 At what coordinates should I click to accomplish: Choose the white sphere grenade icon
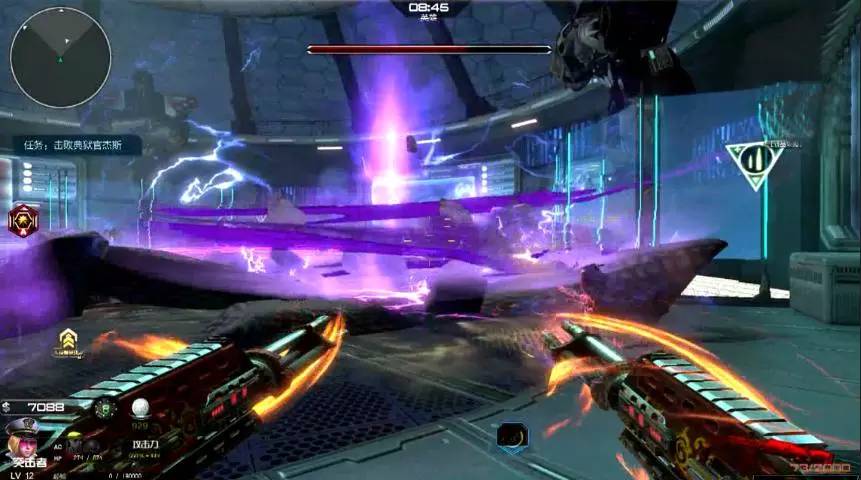[x=141, y=407]
